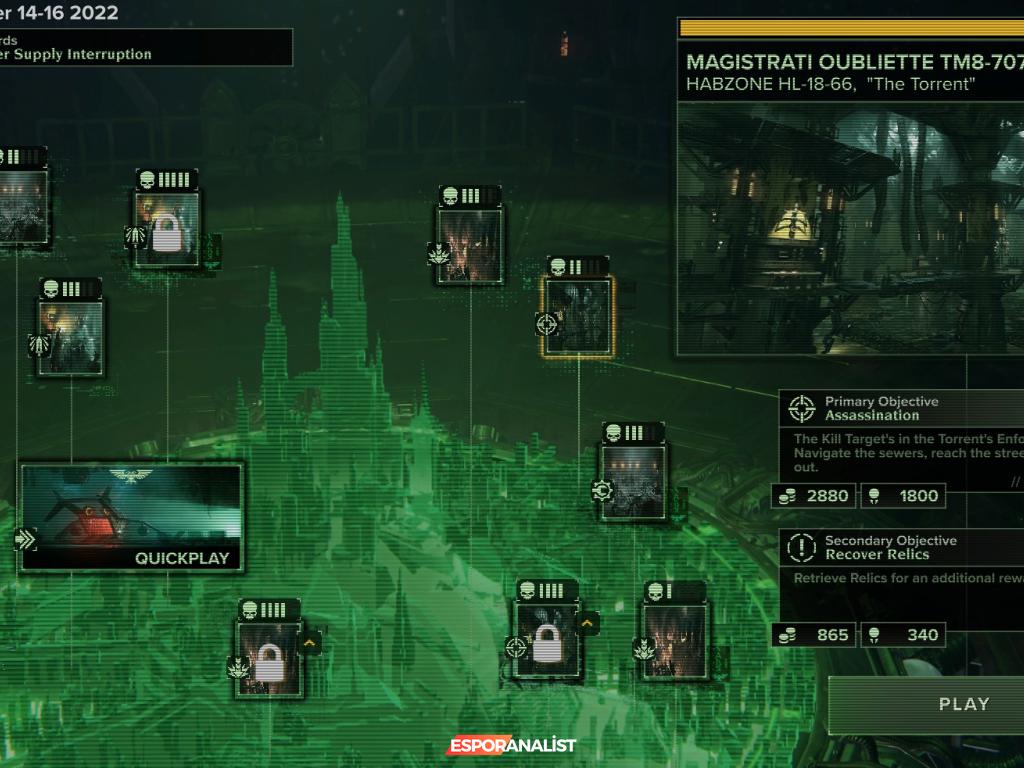Pick the unlocked mission tile with the gear icon
This screenshot has height=768, width=1024.
633,481
